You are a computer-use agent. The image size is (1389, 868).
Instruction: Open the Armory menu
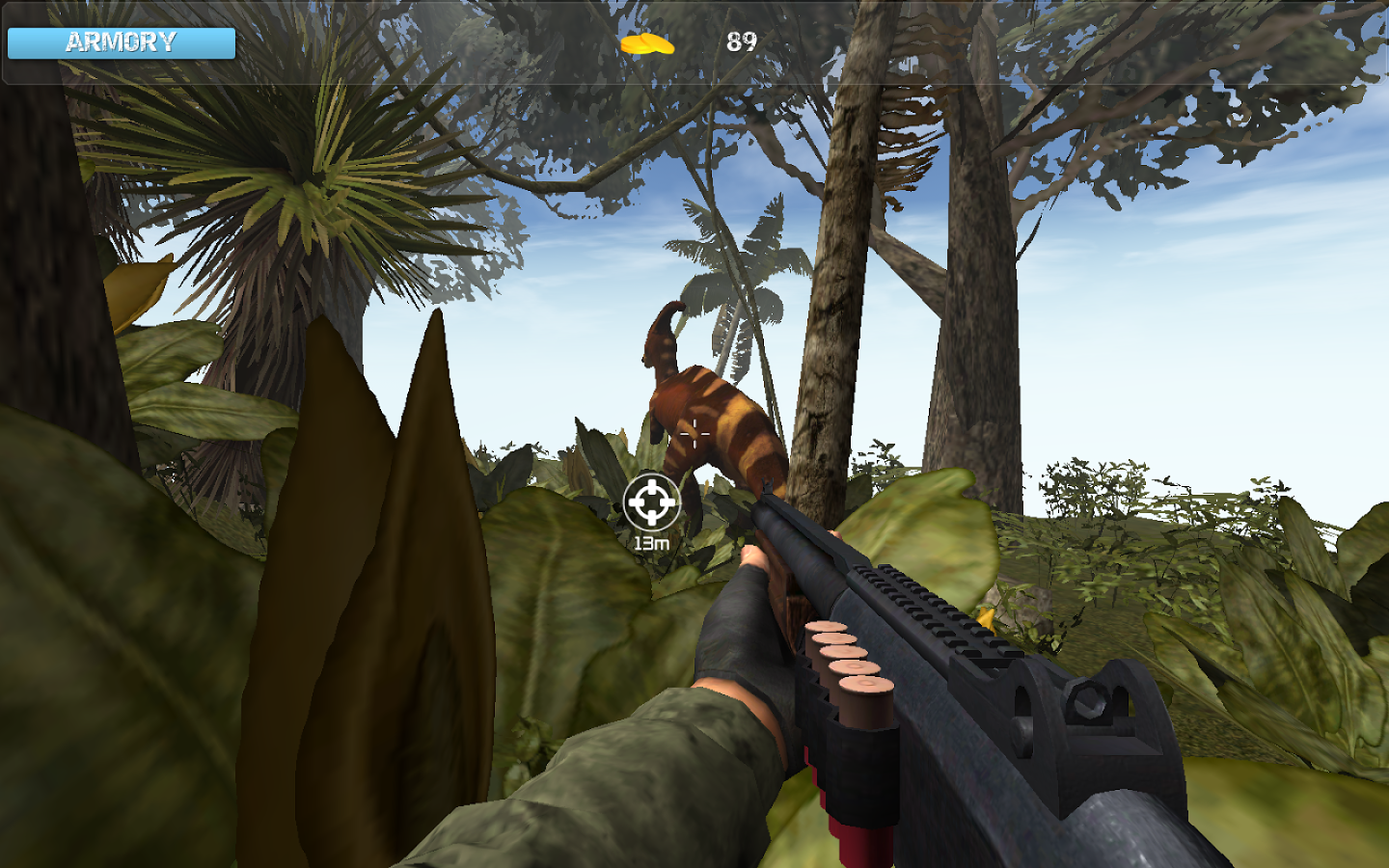pos(120,42)
